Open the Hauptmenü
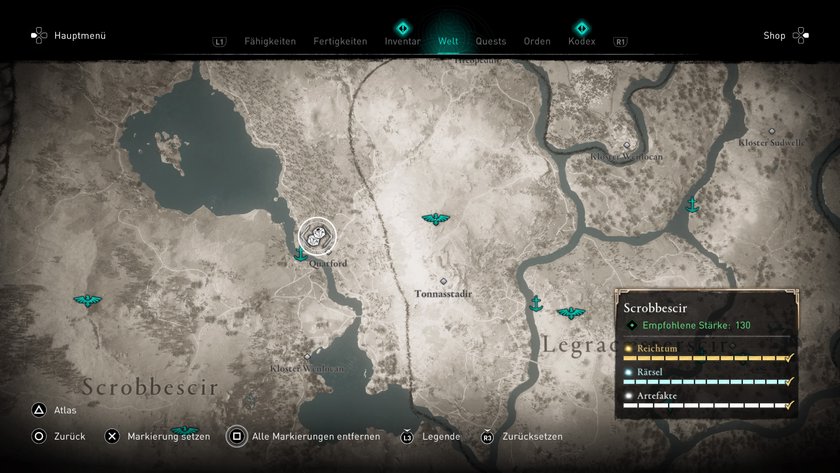The image size is (840, 473). (x=68, y=36)
